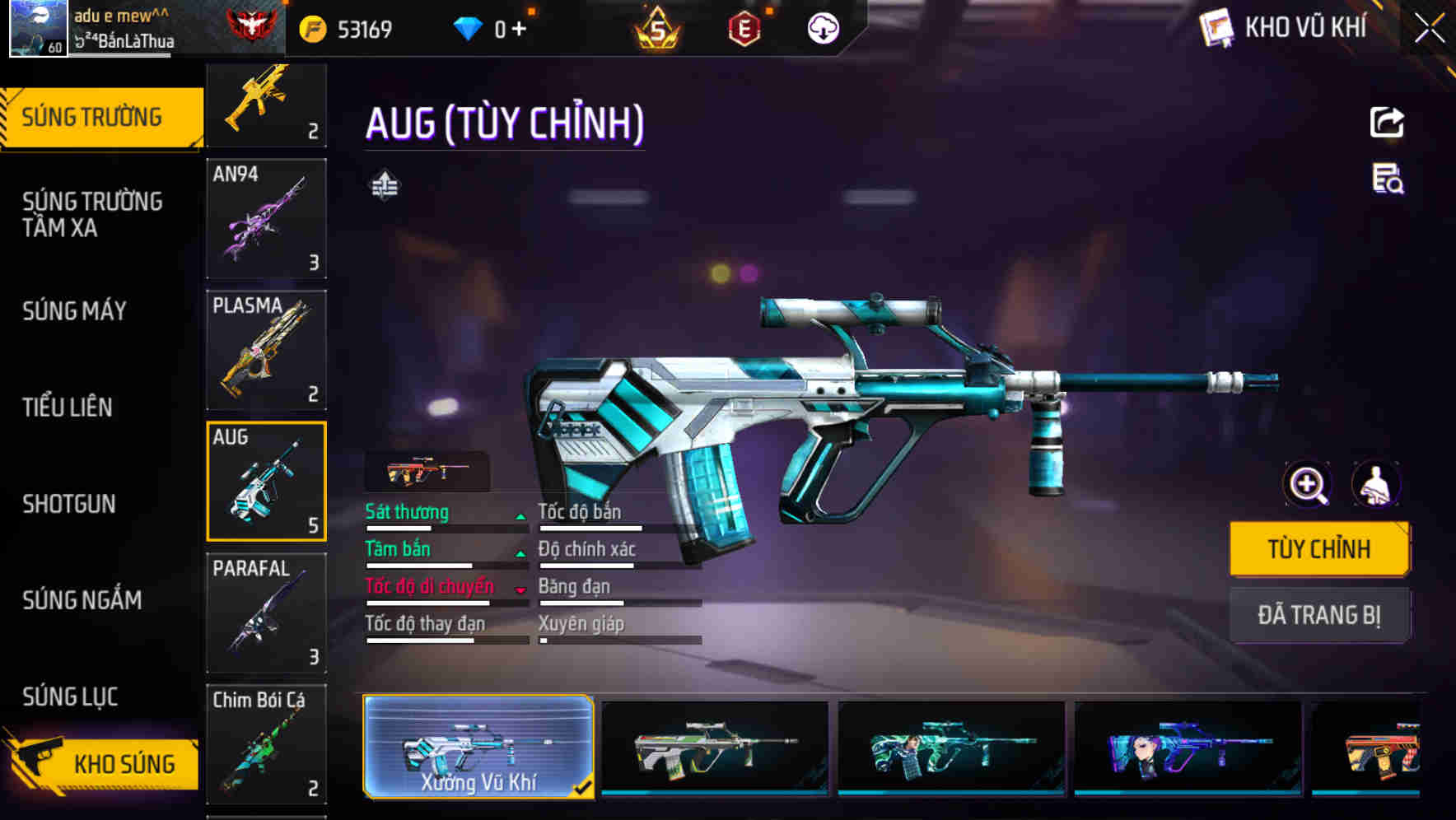
Task: Click the Tùy Chỉnh customize button
Action: tap(1318, 548)
